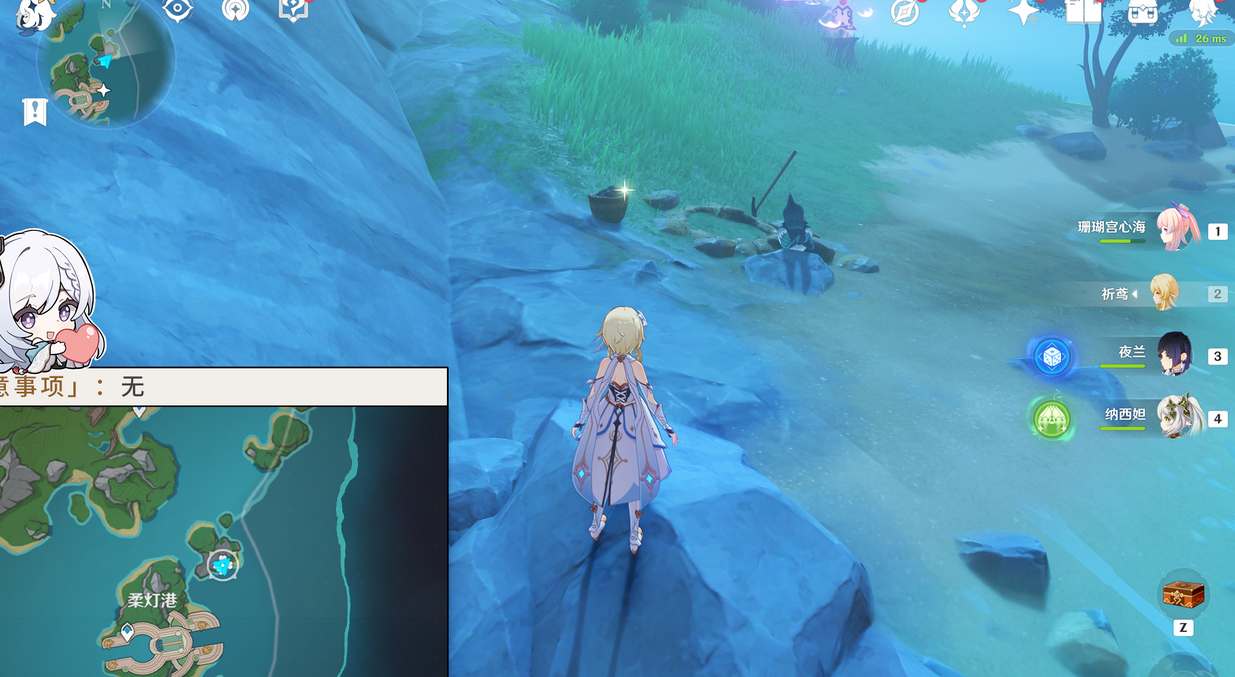
Task: Open the quest bookmark with exclamation mark
Action: pyautogui.click(x=34, y=112)
